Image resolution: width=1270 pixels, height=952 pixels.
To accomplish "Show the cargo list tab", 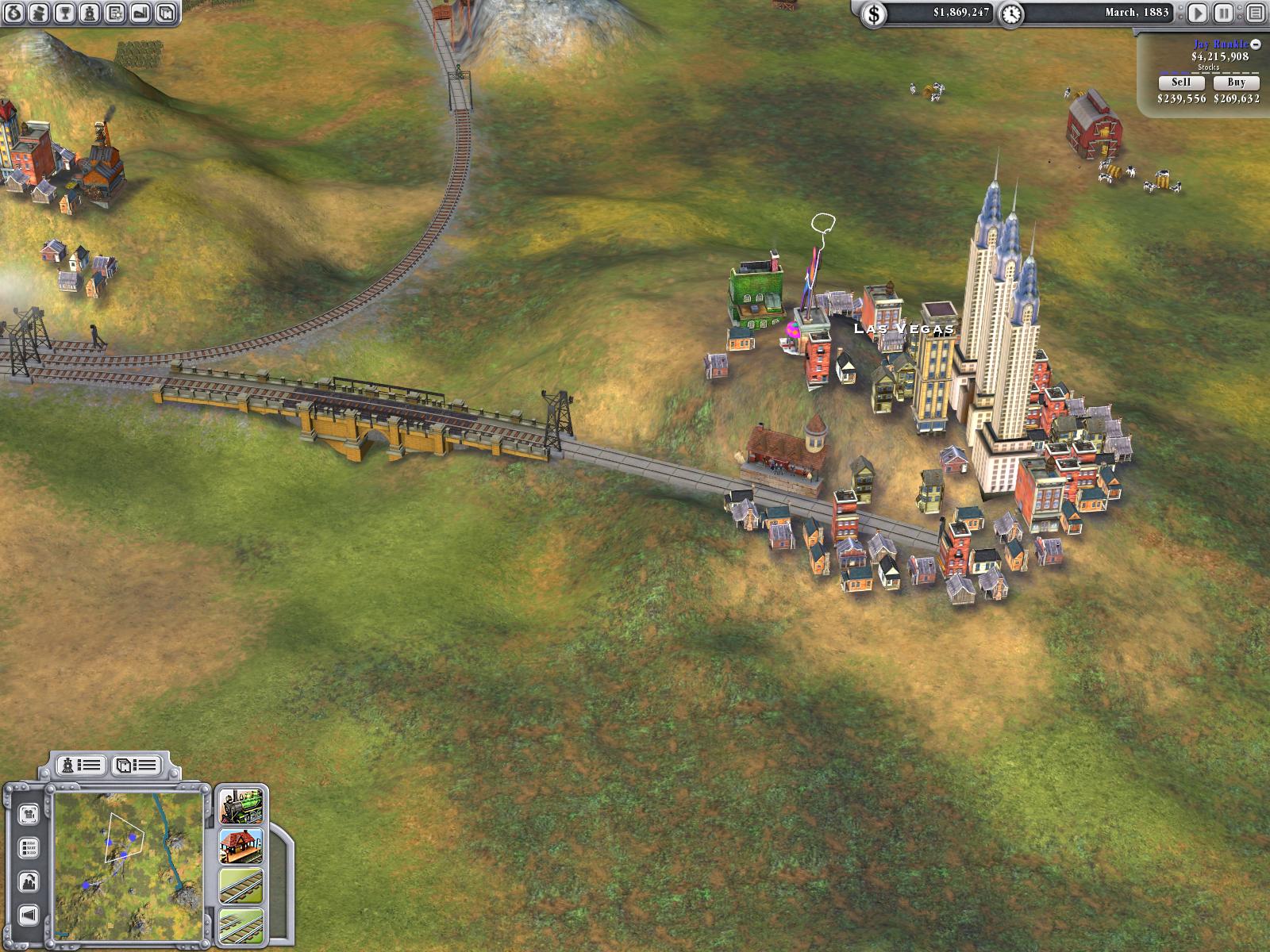I will [x=137, y=765].
